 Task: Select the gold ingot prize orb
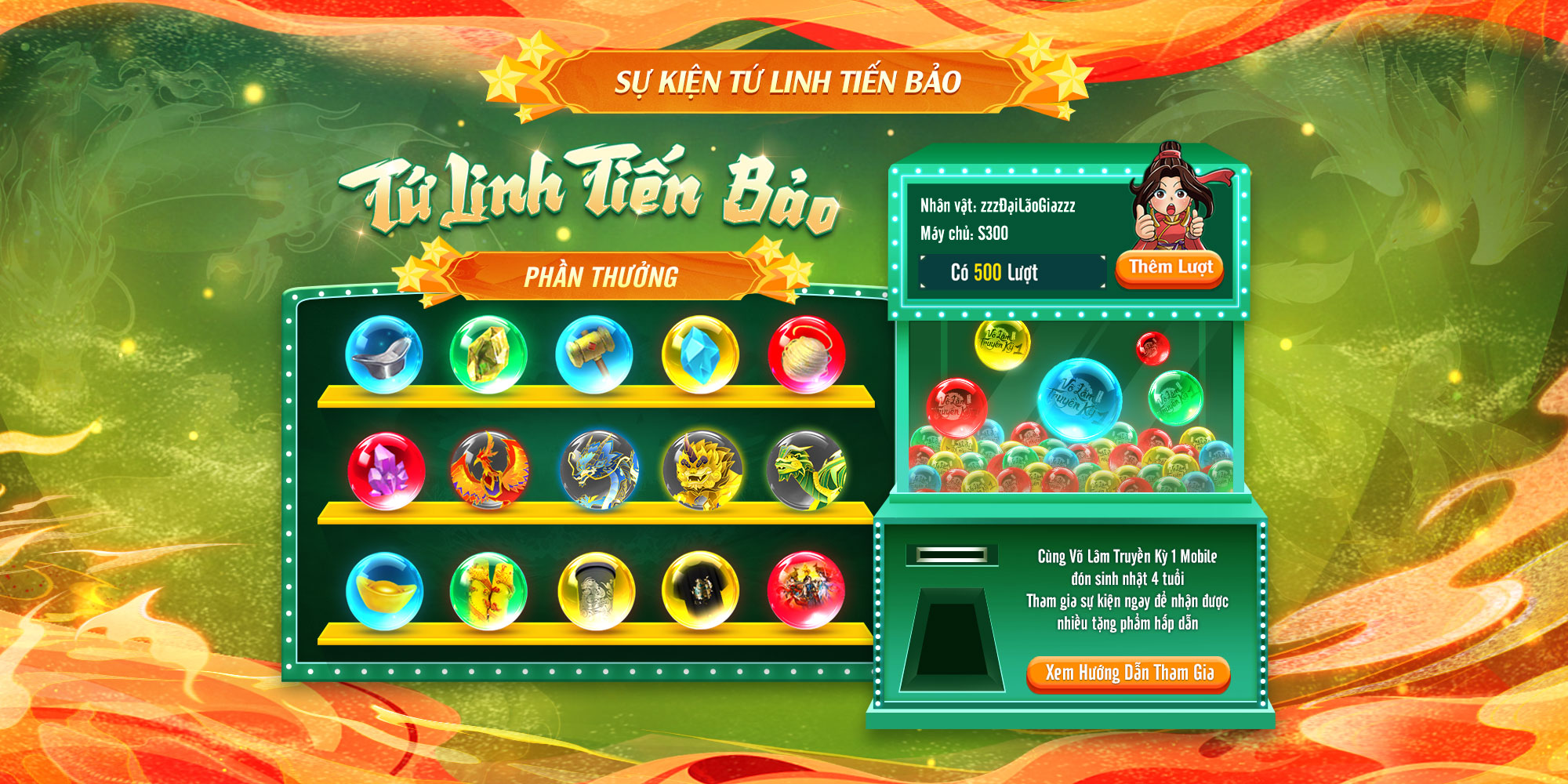(x=384, y=591)
